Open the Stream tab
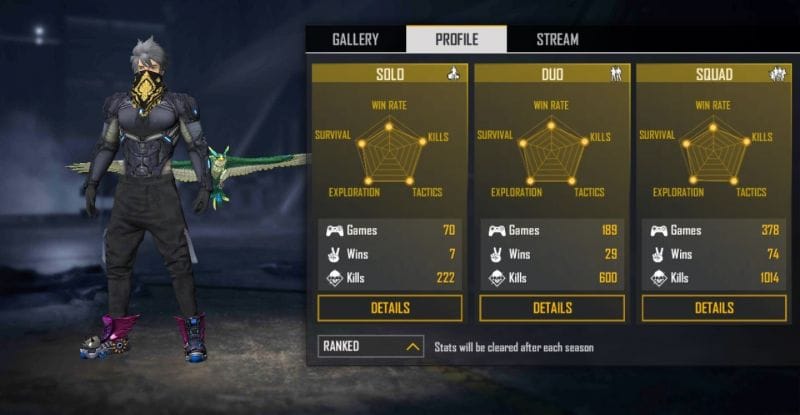 tap(557, 40)
